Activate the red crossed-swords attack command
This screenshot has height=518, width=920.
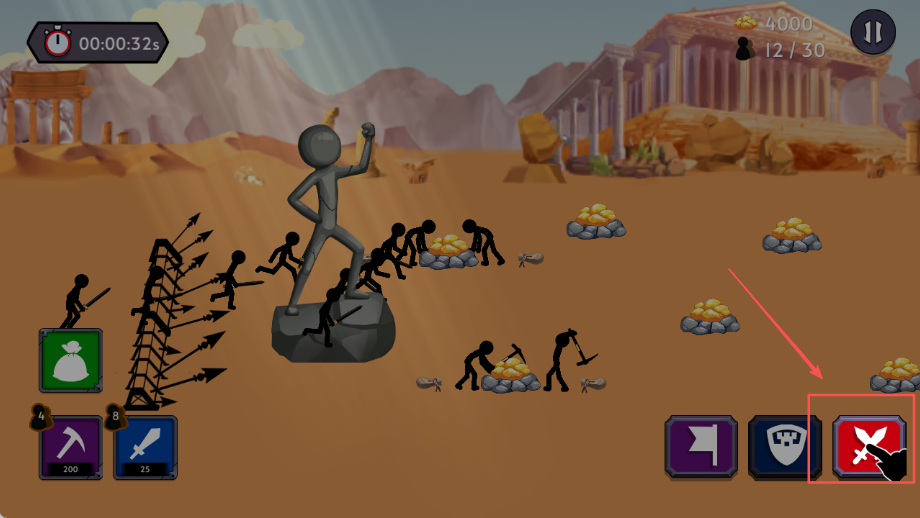click(862, 447)
